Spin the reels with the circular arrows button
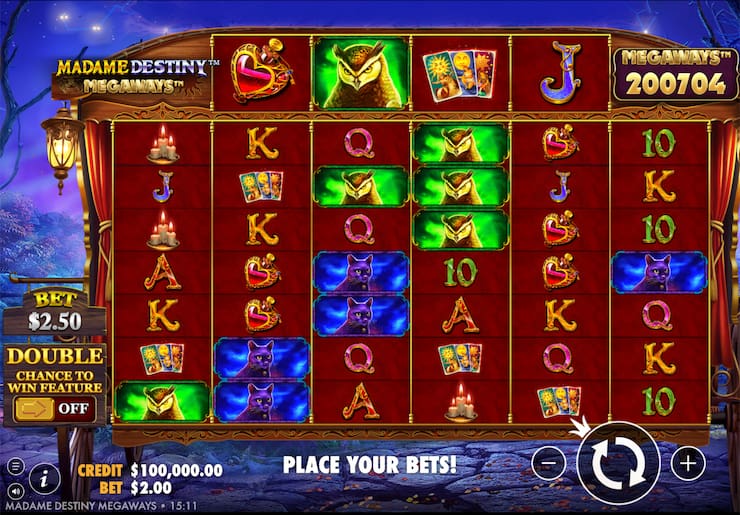Viewport: 740px width, 515px height. [x=618, y=462]
